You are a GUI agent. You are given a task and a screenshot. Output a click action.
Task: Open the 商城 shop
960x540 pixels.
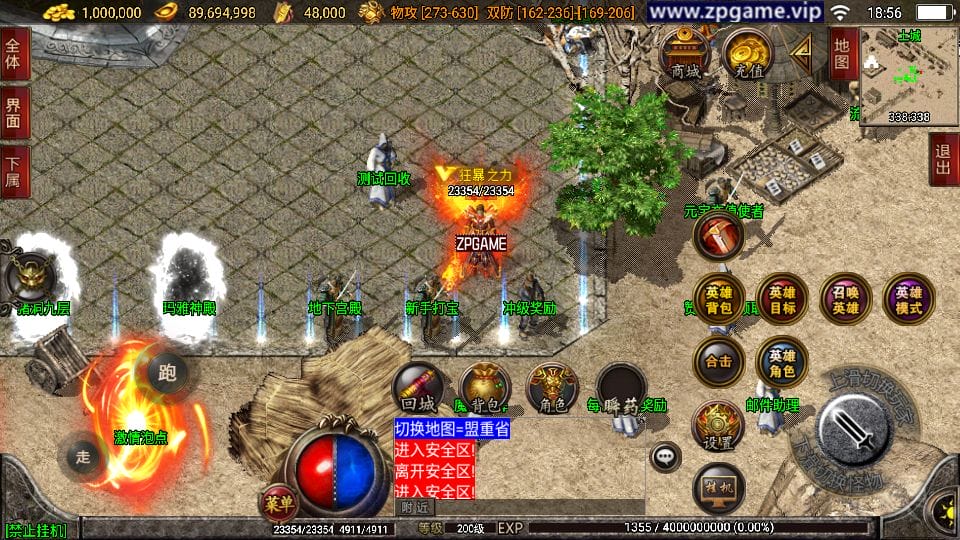(x=685, y=55)
